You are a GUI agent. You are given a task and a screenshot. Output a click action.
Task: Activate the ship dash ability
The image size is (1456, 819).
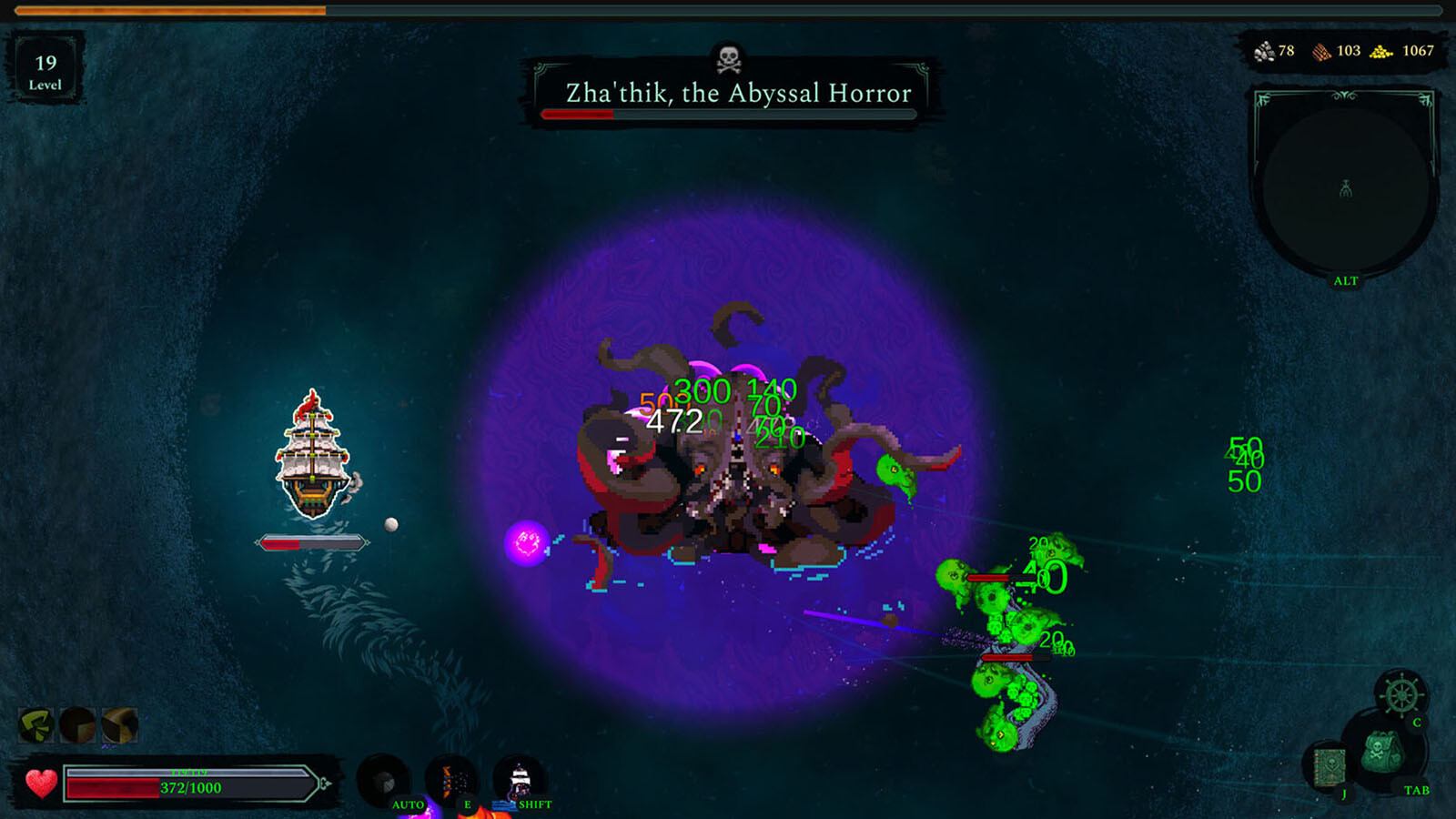[x=520, y=781]
